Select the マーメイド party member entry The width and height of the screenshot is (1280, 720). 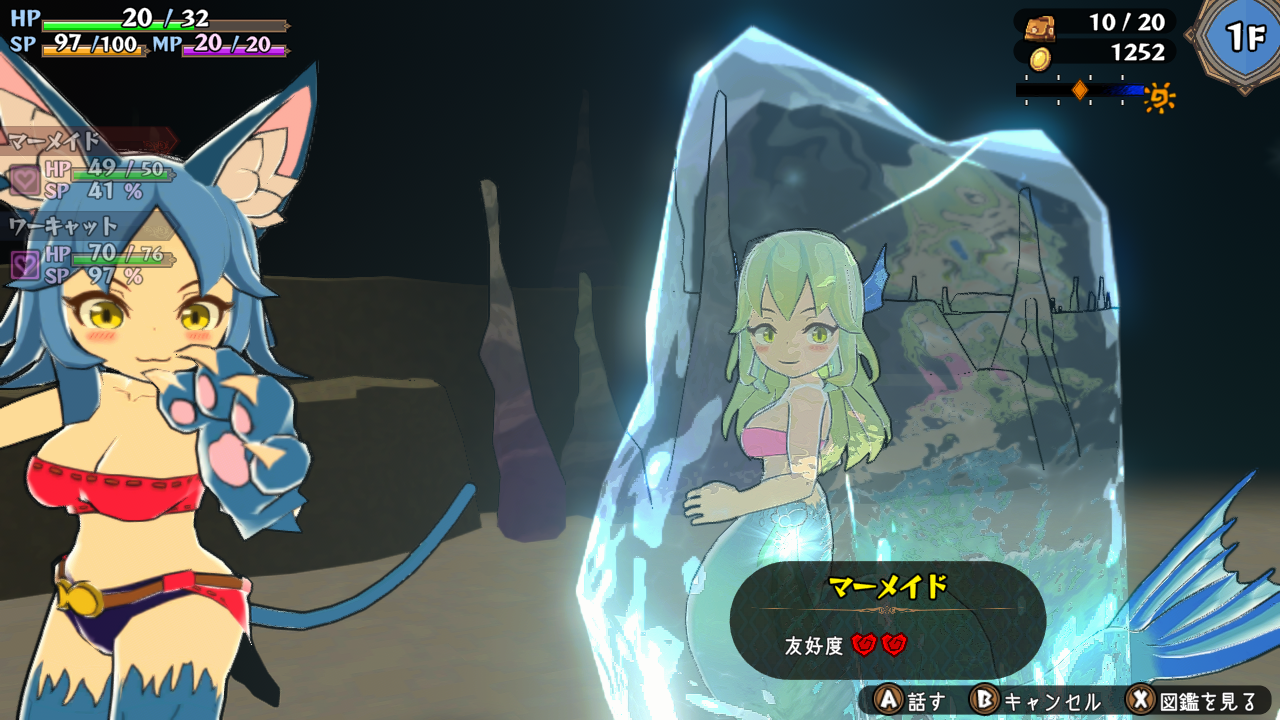58,142
